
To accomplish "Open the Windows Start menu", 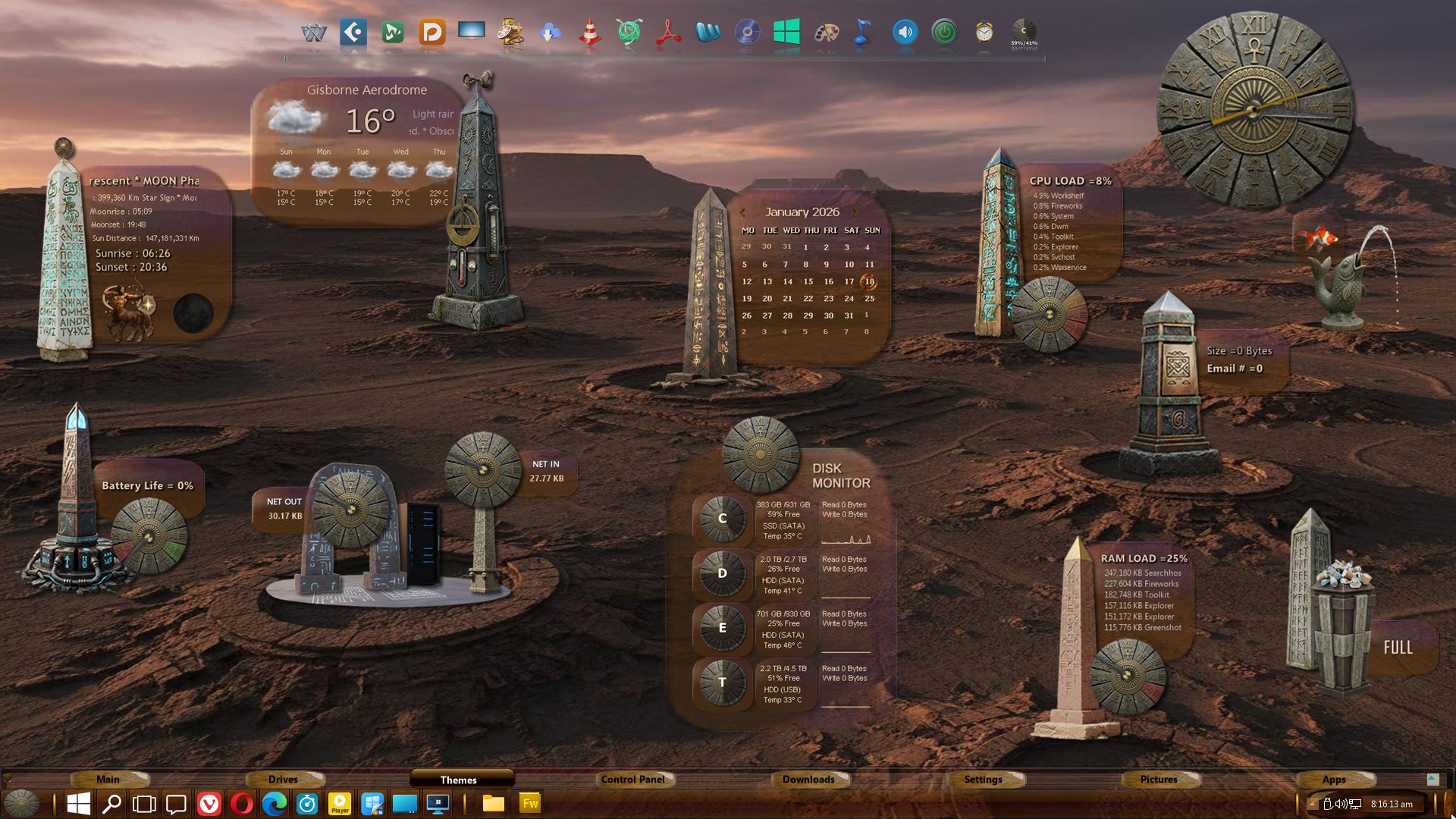I will (79, 804).
